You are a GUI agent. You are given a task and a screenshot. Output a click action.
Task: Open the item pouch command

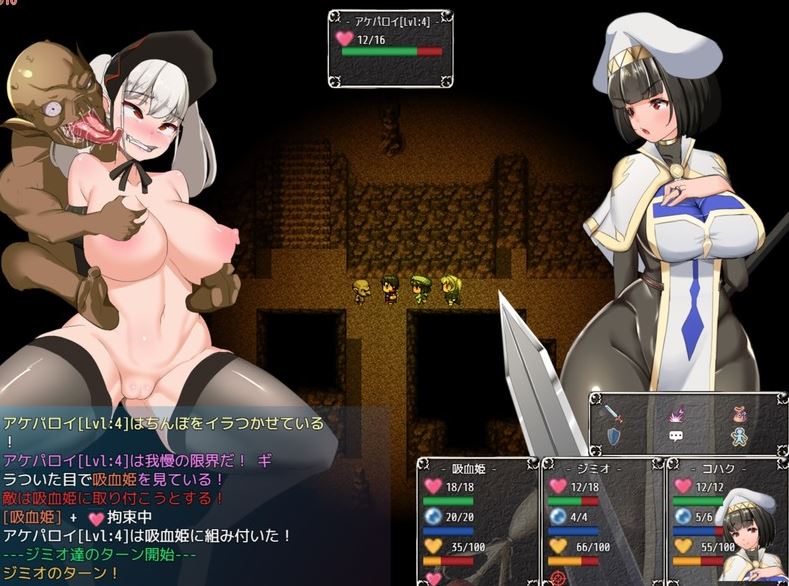click(740, 412)
